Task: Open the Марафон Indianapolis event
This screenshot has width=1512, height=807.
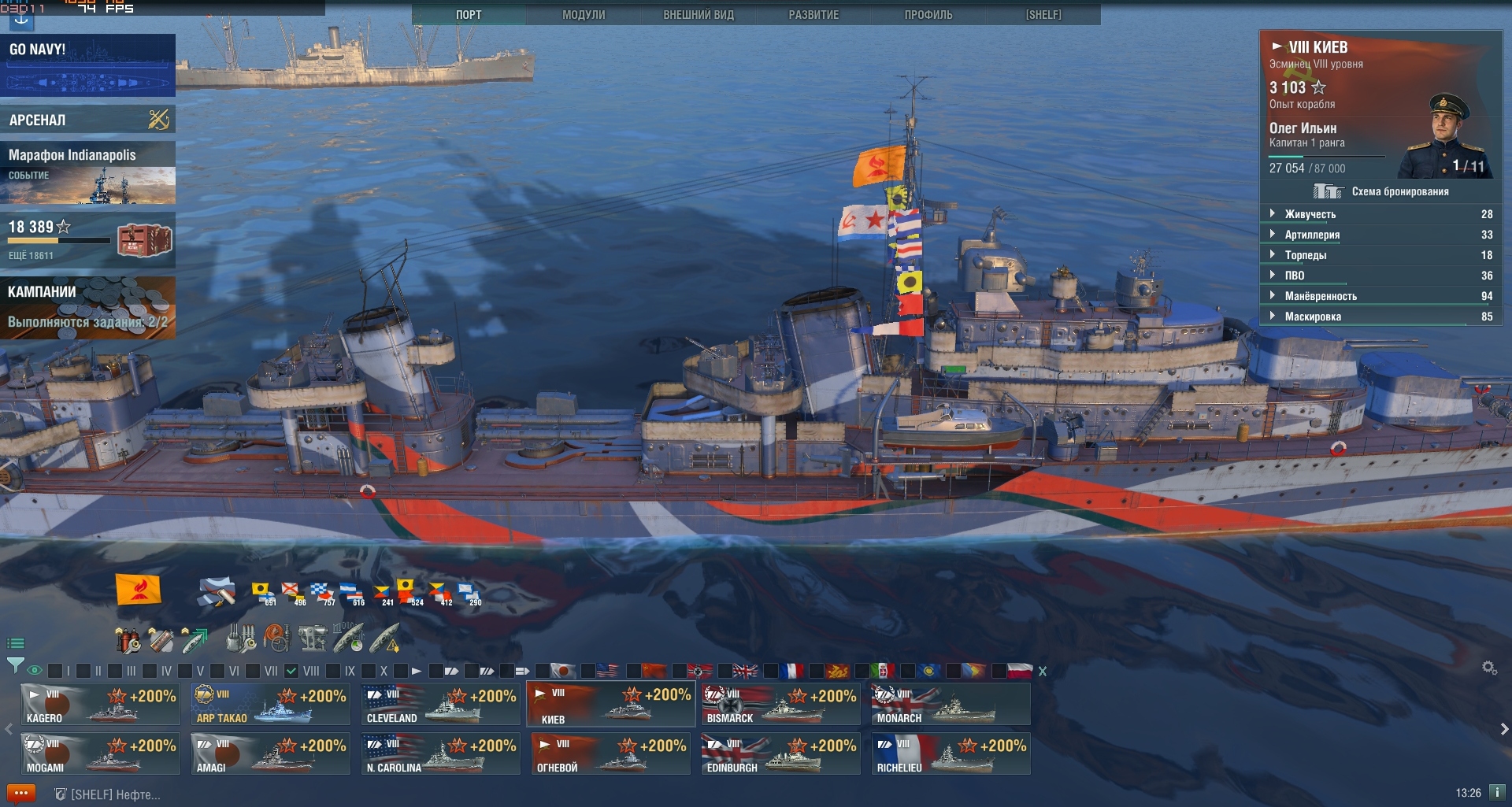Action: click(87, 173)
